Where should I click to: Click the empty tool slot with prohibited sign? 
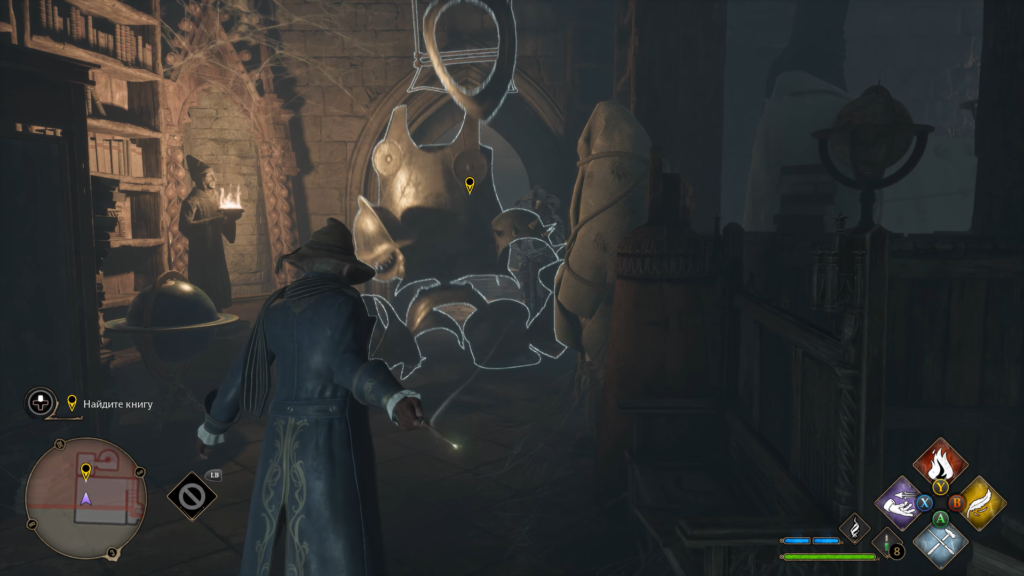click(192, 495)
